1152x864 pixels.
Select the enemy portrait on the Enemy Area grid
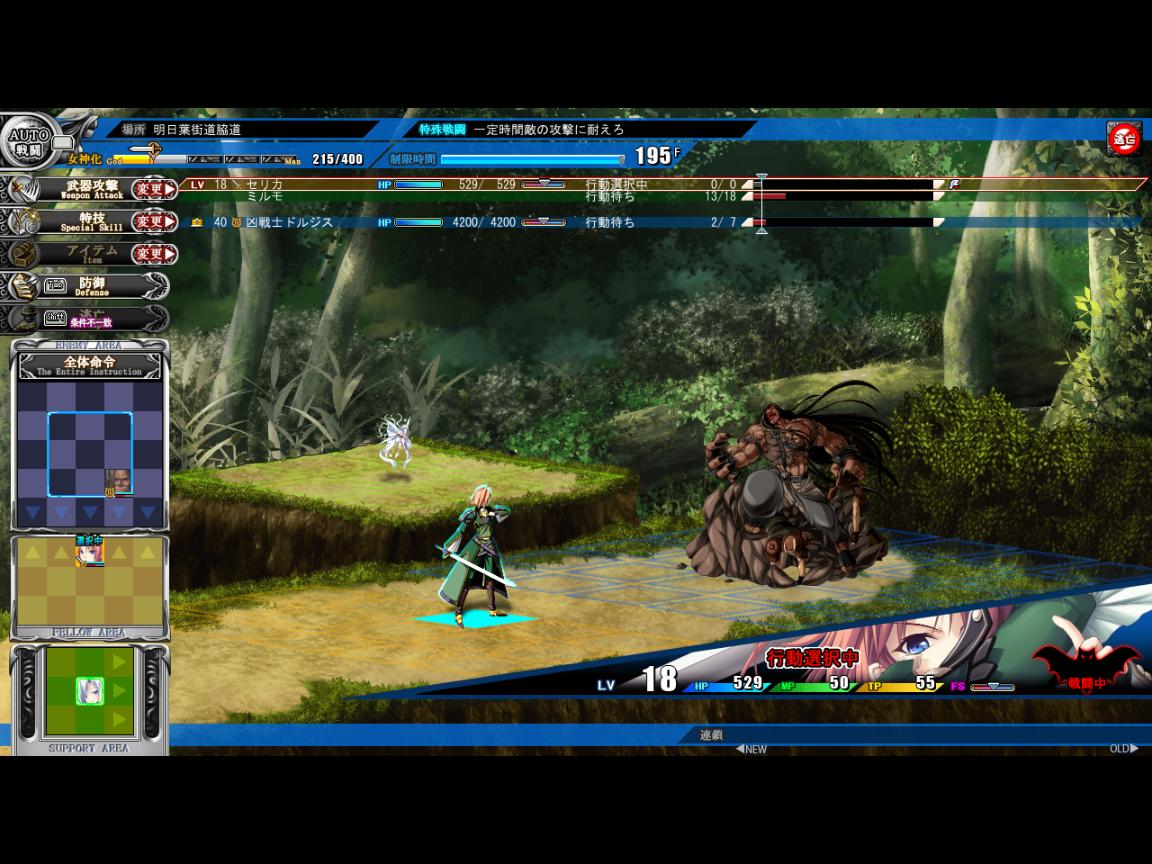[118, 481]
